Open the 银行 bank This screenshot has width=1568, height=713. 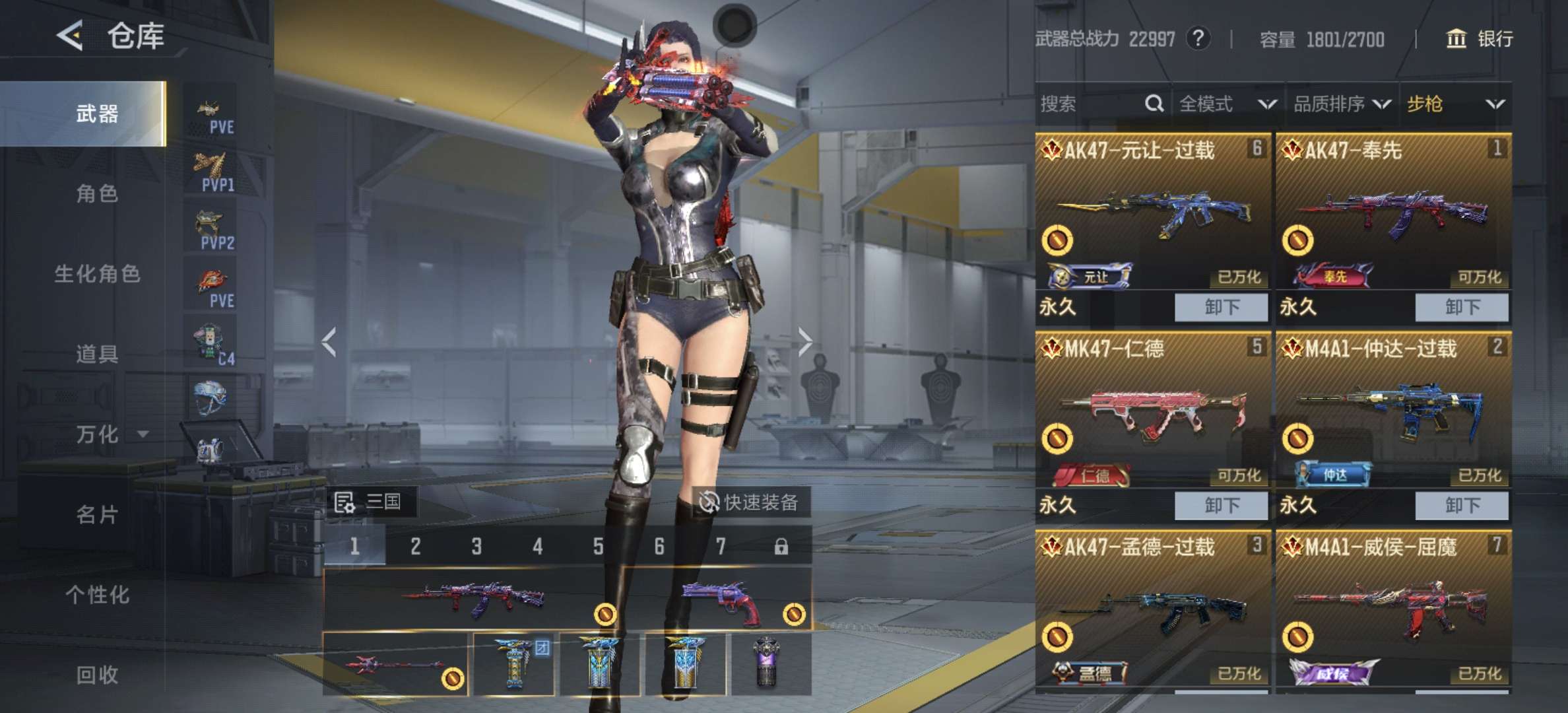coord(1480,39)
